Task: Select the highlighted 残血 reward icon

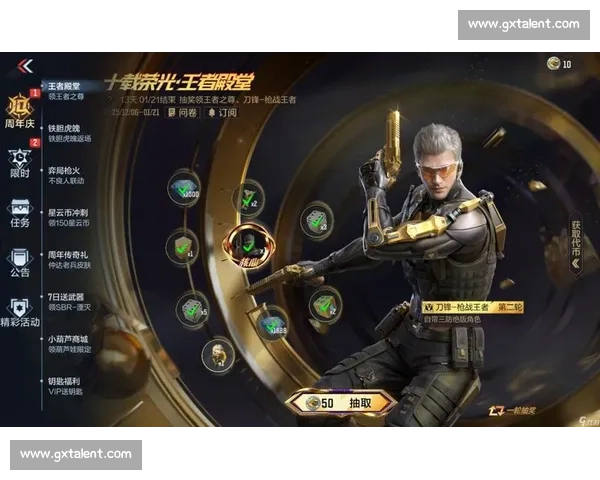Action: (x=247, y=242)
